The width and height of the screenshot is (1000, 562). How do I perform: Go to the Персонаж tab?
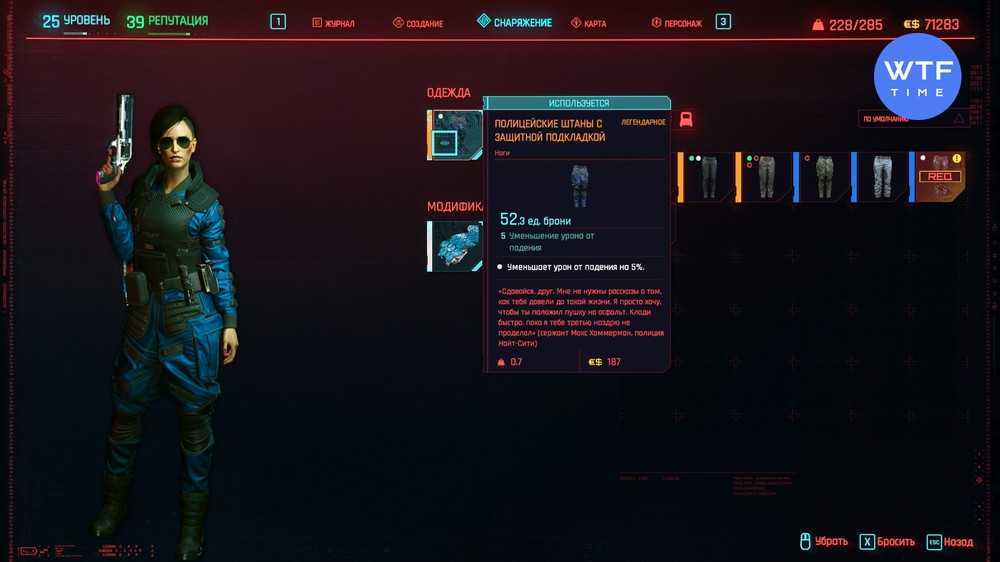[x=676, y=23]
